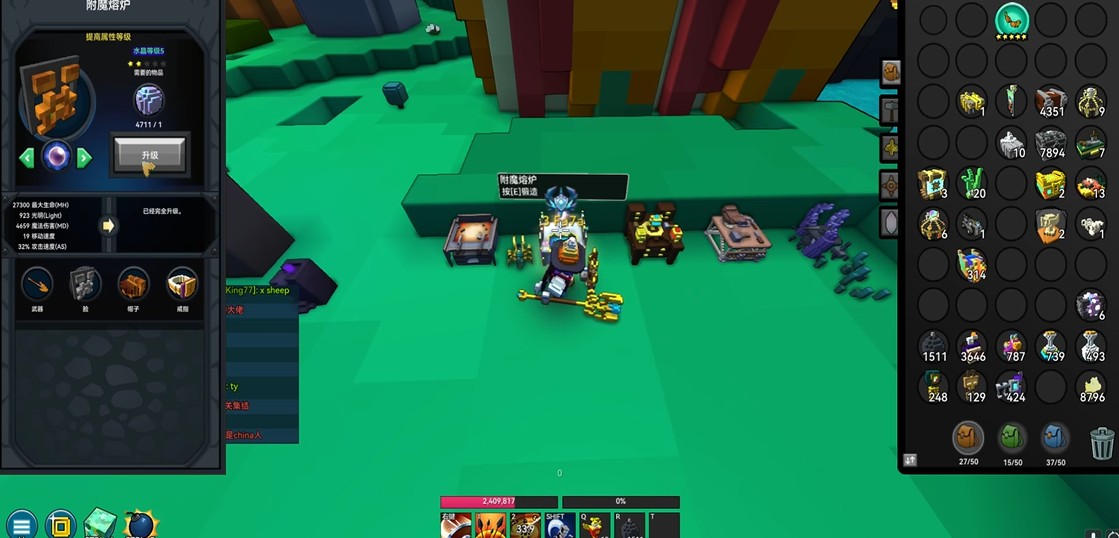This screenshot has width=1119, height=538.
Task: Click the trash can delete icon
Action: [x=1101, y=441]
